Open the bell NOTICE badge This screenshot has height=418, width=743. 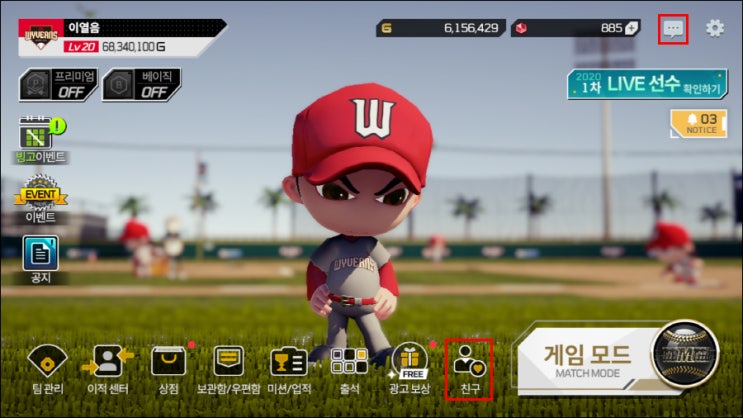(x=698, y=123)
